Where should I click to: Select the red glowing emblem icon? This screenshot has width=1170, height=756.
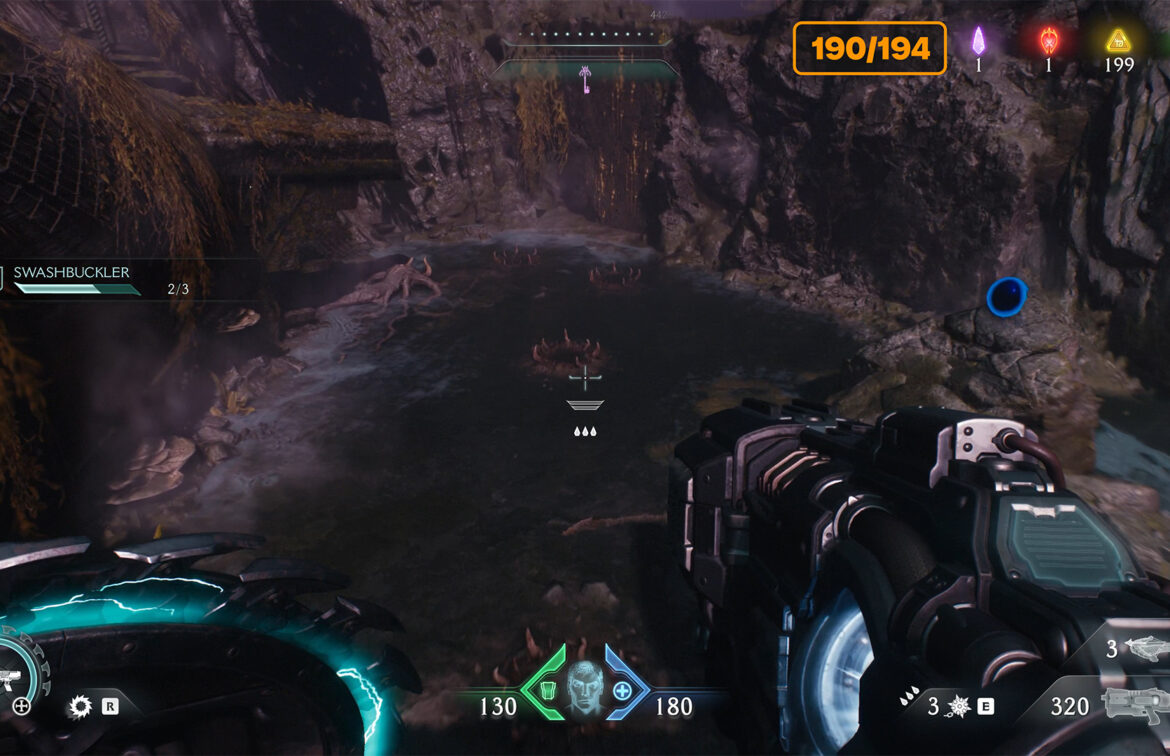(1048, 41)
